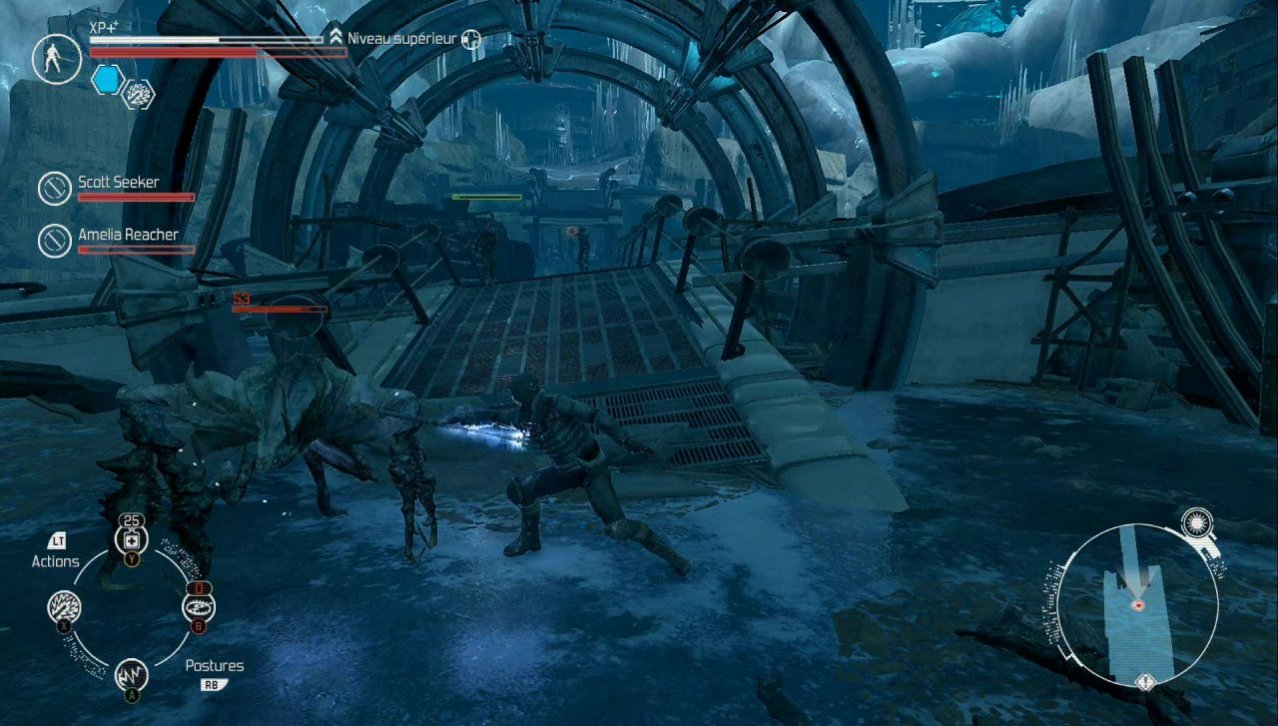Image resolution: width=1278 pixels, height=726 pixels.
Task: Select the spiky burst hexagon status icon
Action: (x=137, y=93)
